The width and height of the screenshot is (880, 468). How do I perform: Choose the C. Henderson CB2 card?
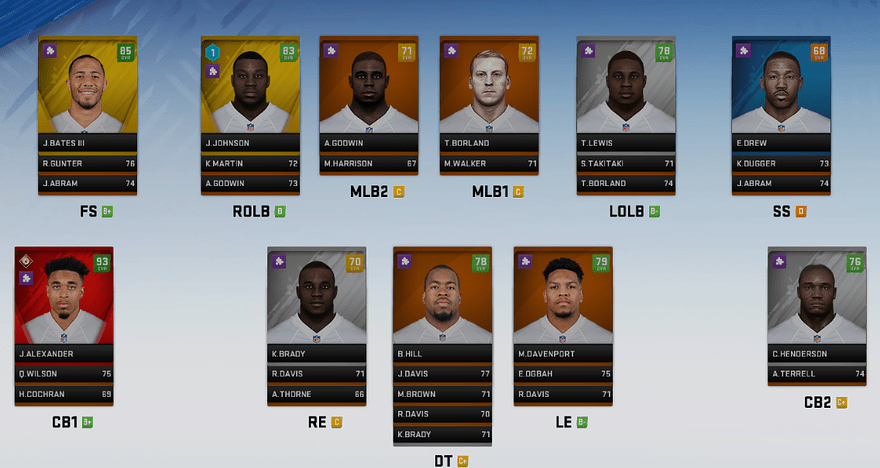pyautogui.click(x=817, y=298)
